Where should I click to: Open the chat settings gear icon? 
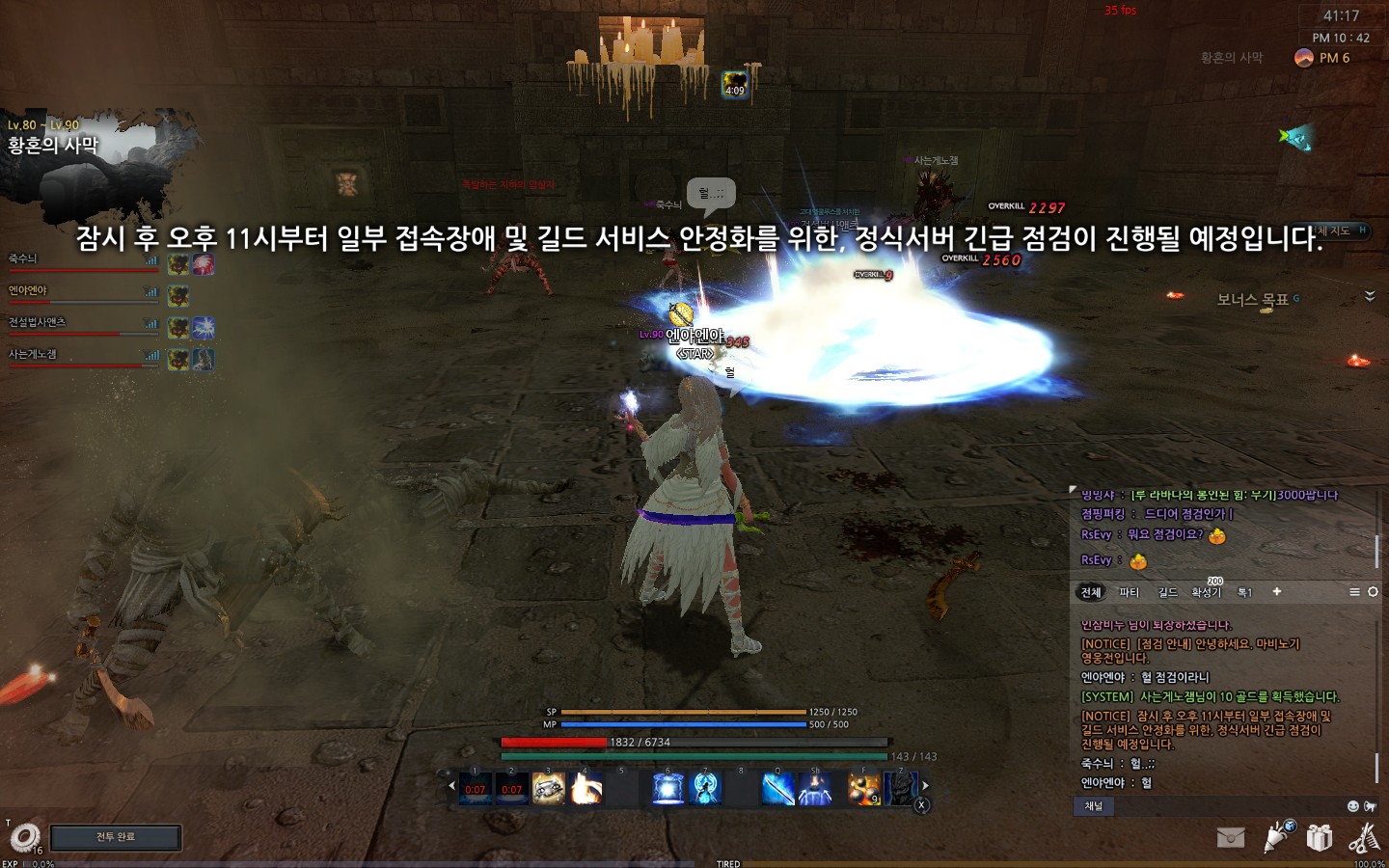pyautogui.click(x=1375, y=592)
